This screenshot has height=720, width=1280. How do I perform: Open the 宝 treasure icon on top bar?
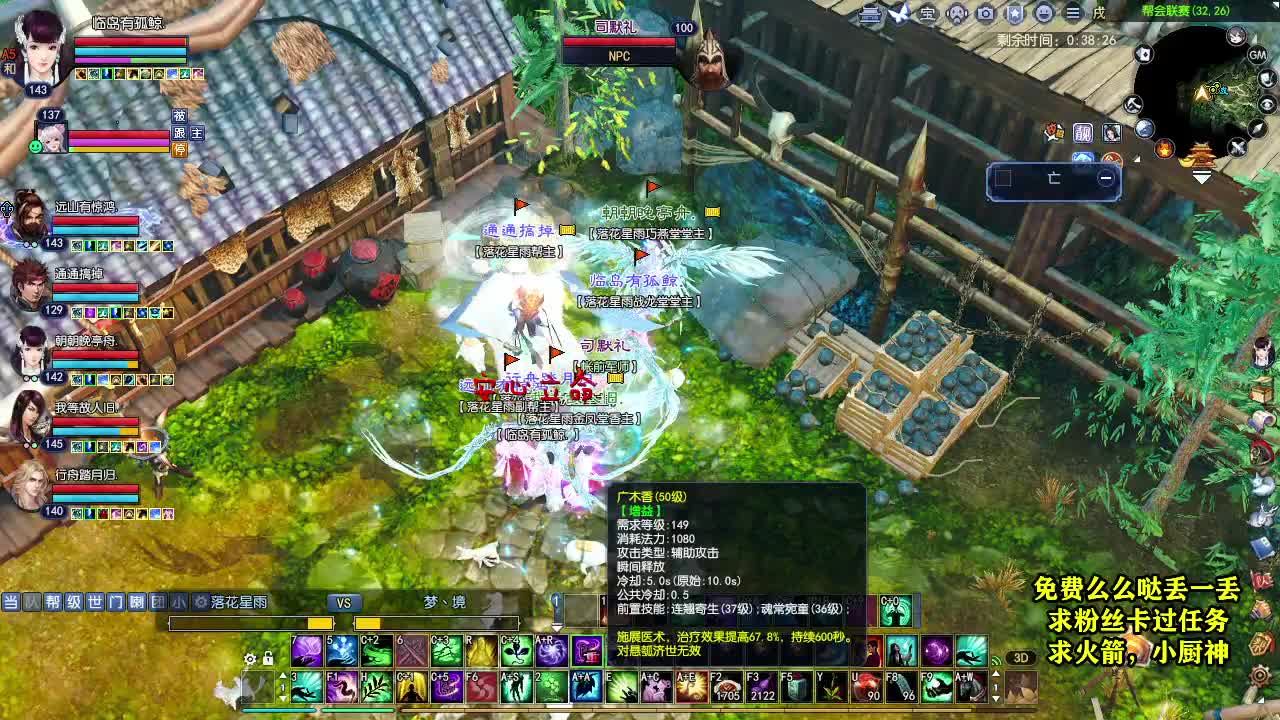[x=928, y=13]
